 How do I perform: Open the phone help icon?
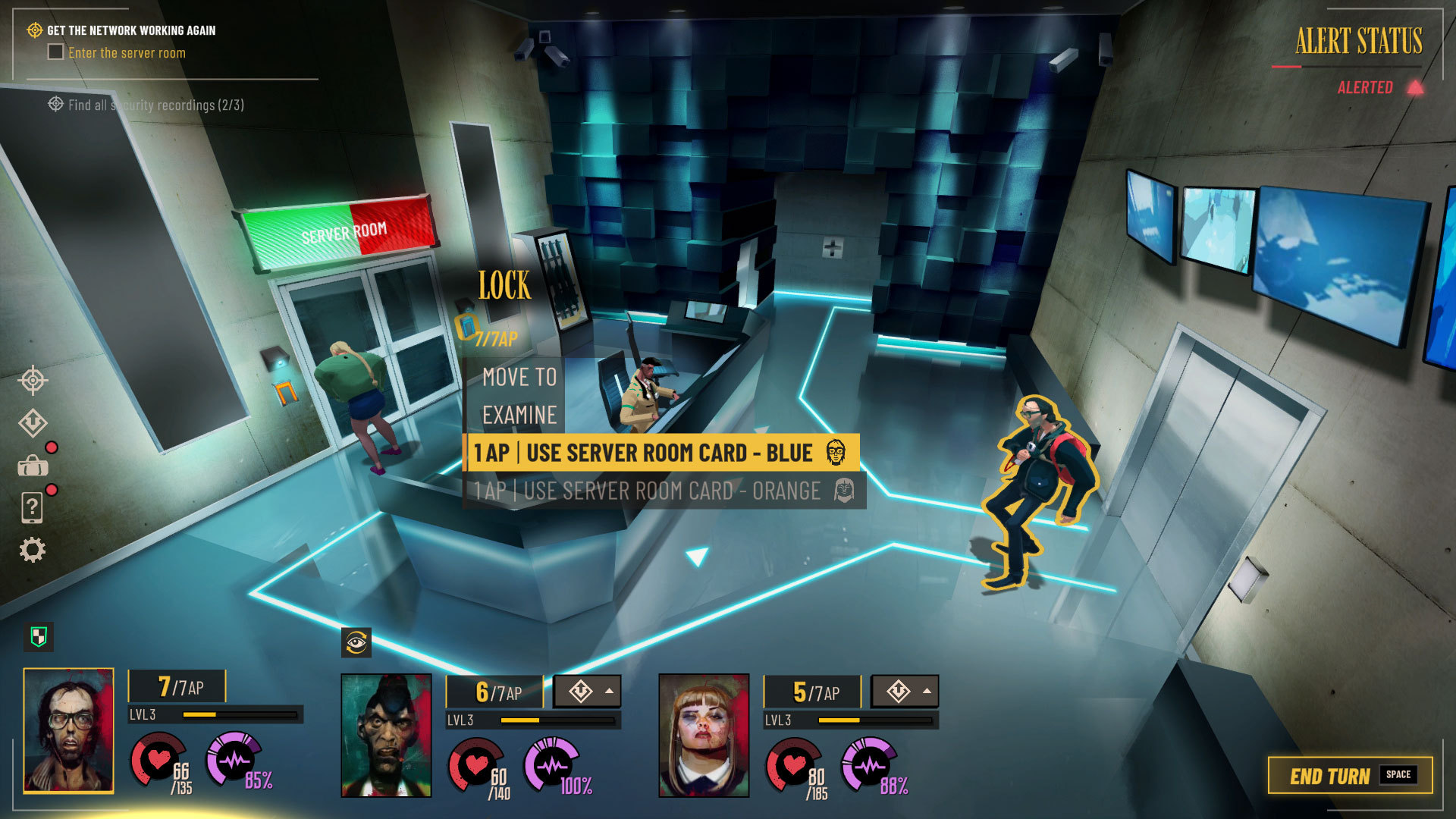(33, 507)
